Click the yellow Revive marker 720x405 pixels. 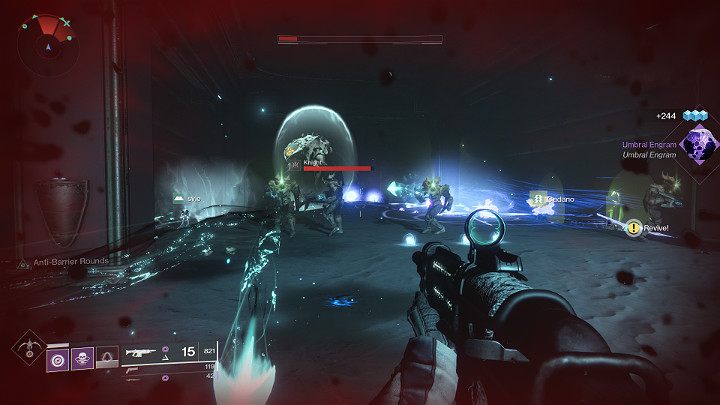(634, 228)
